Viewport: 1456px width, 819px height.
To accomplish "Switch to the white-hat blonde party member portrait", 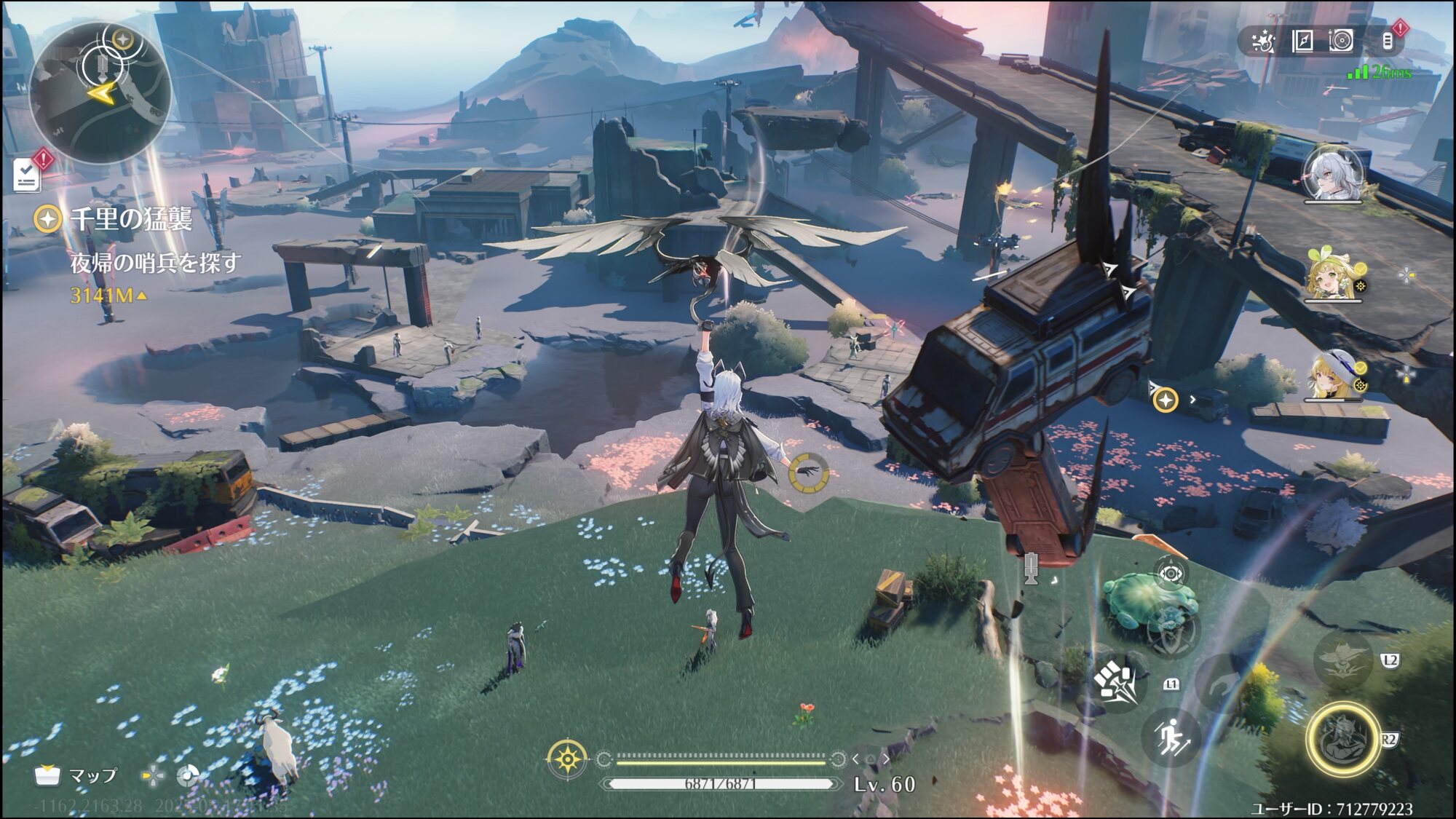I will click(1333, 376).
